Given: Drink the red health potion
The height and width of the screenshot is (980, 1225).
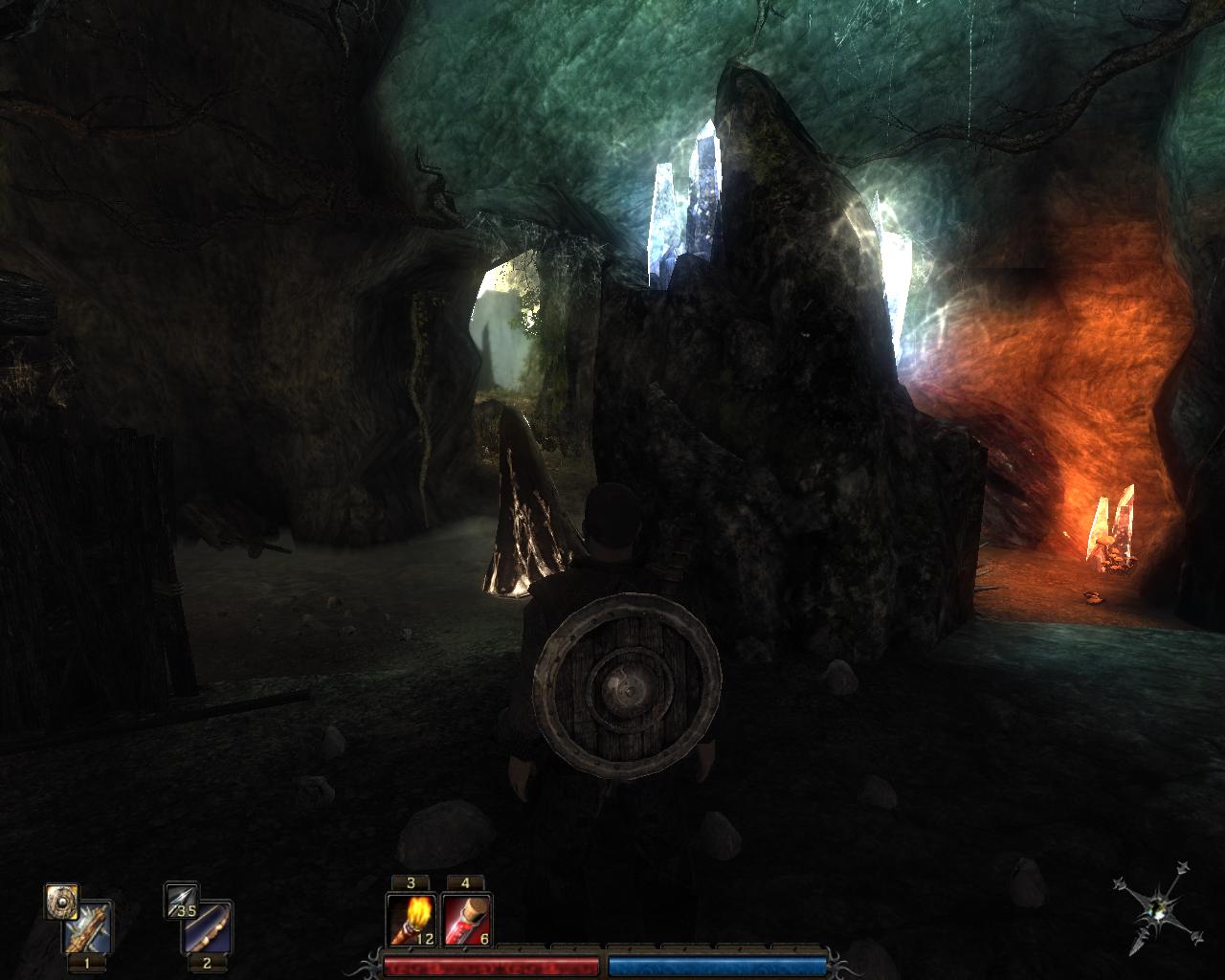Looking at the screenshot, I should [466, 919].
